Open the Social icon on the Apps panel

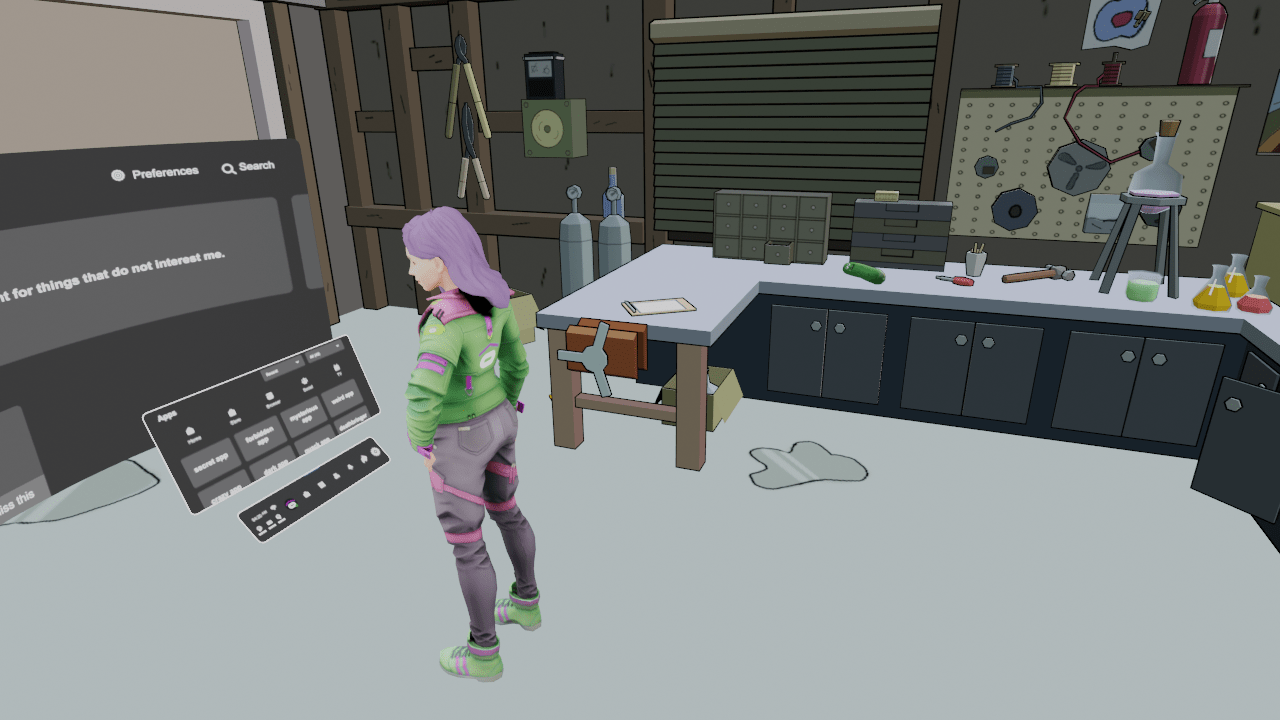click(304, 383)
